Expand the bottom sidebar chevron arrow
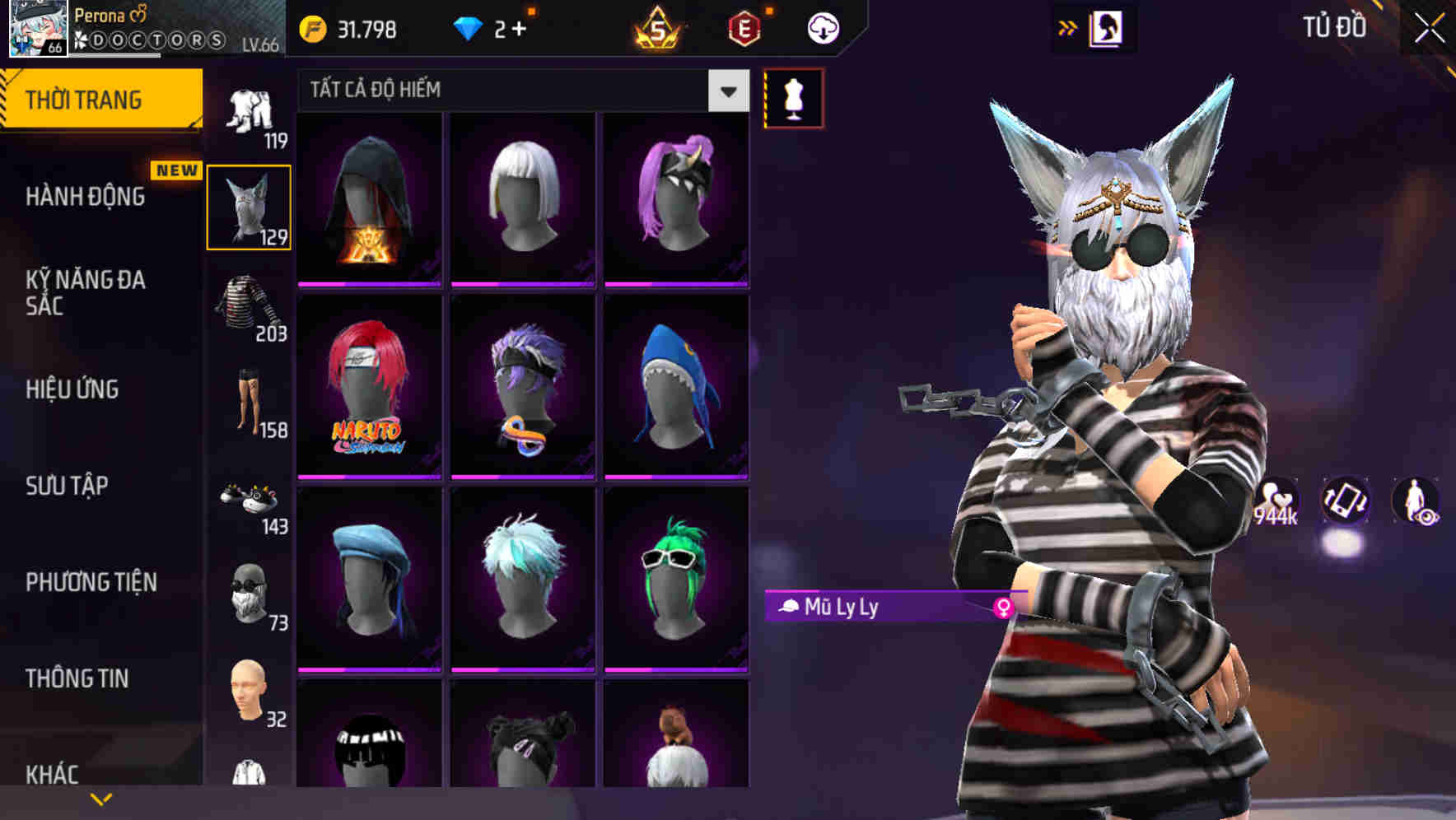This screenshot has width=1456, height=820. [101, 798]
